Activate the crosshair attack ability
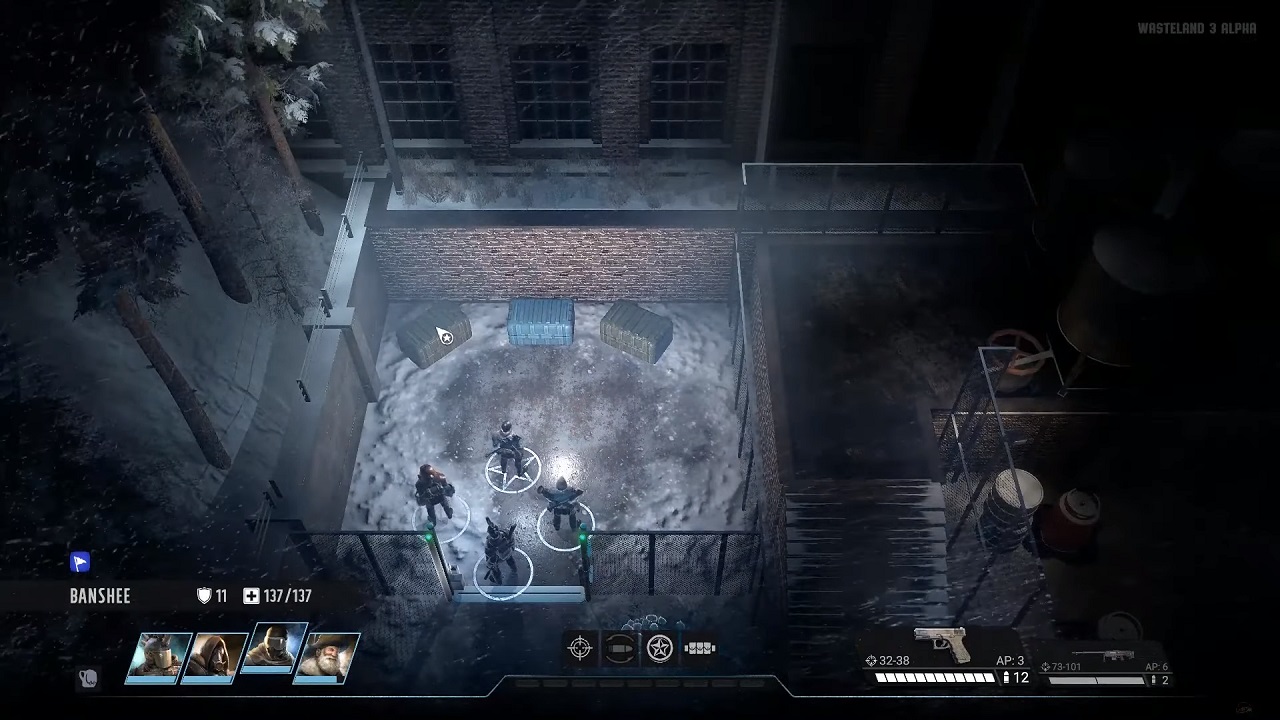The width and height of the screenshot is (1280, 720). 580,648
